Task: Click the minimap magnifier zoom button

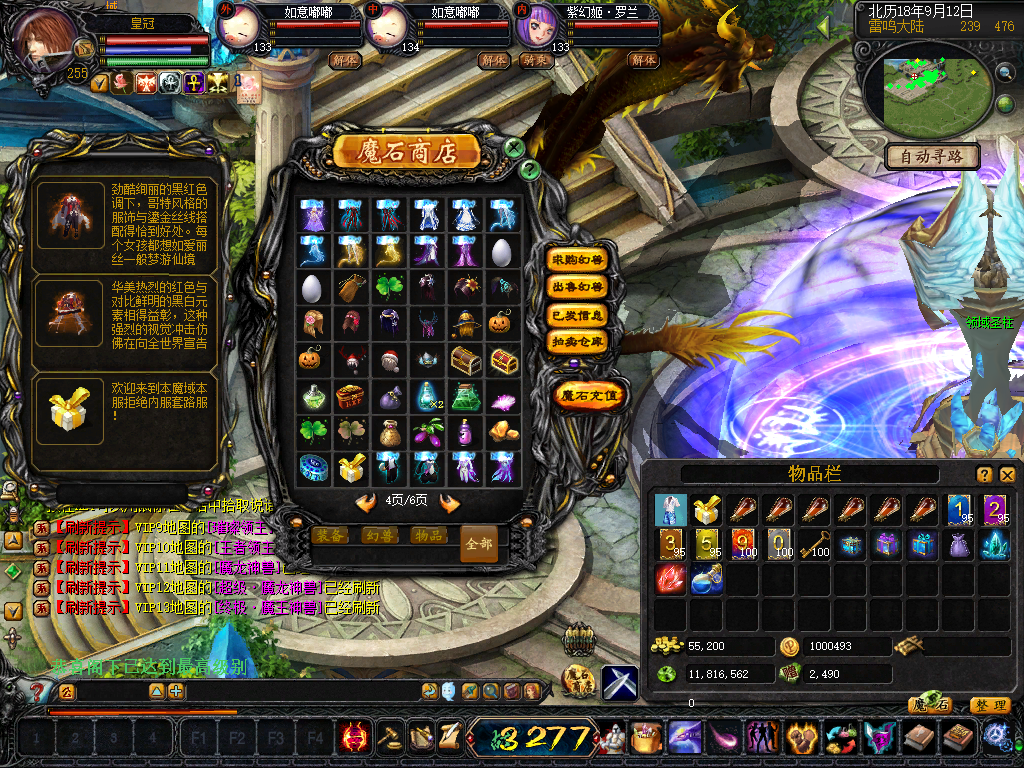Action: [x=1005, y=72]
